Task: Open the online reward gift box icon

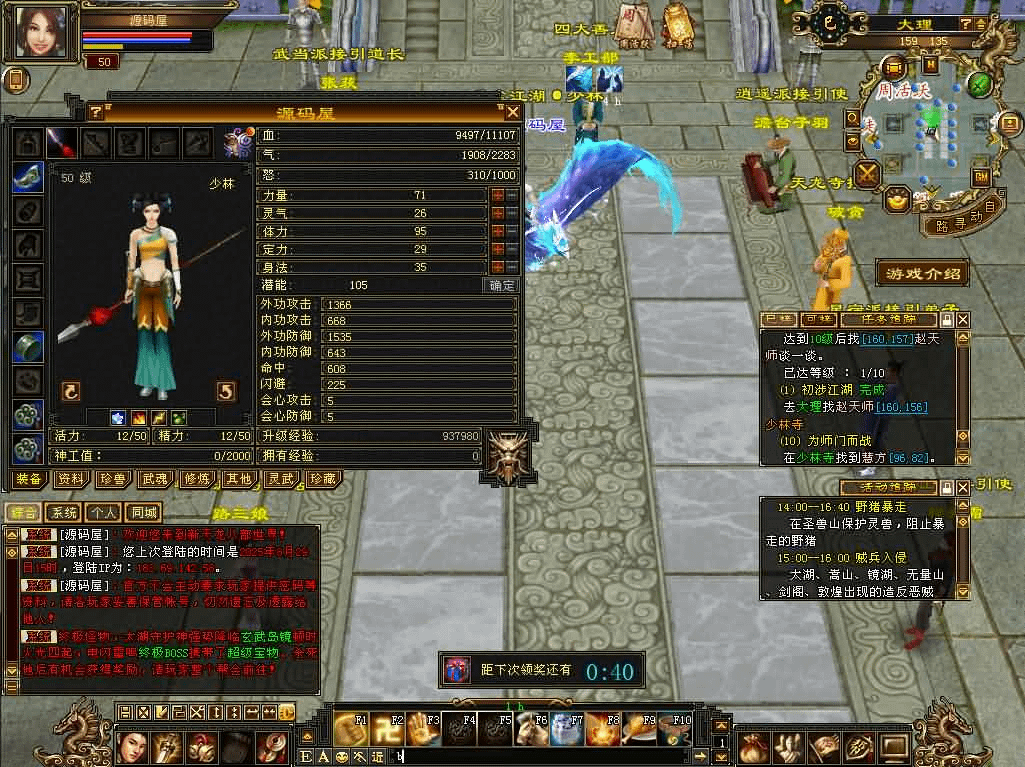Action: [457, 669]
